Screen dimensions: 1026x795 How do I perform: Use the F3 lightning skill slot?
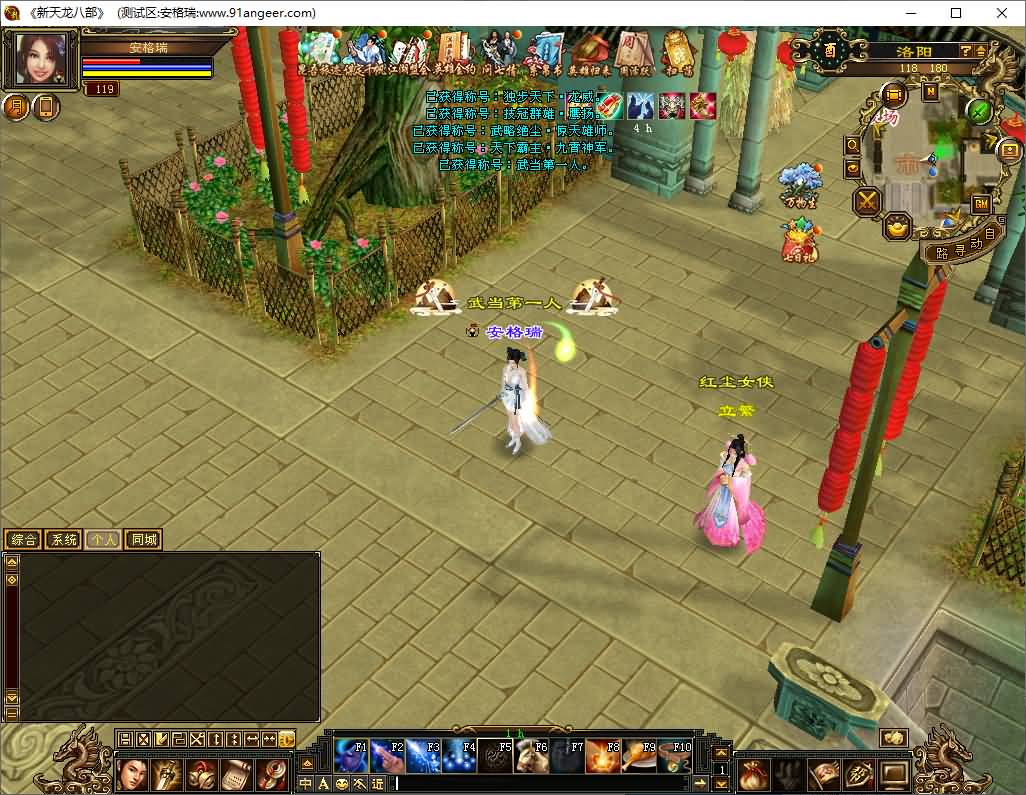[423, 756]
